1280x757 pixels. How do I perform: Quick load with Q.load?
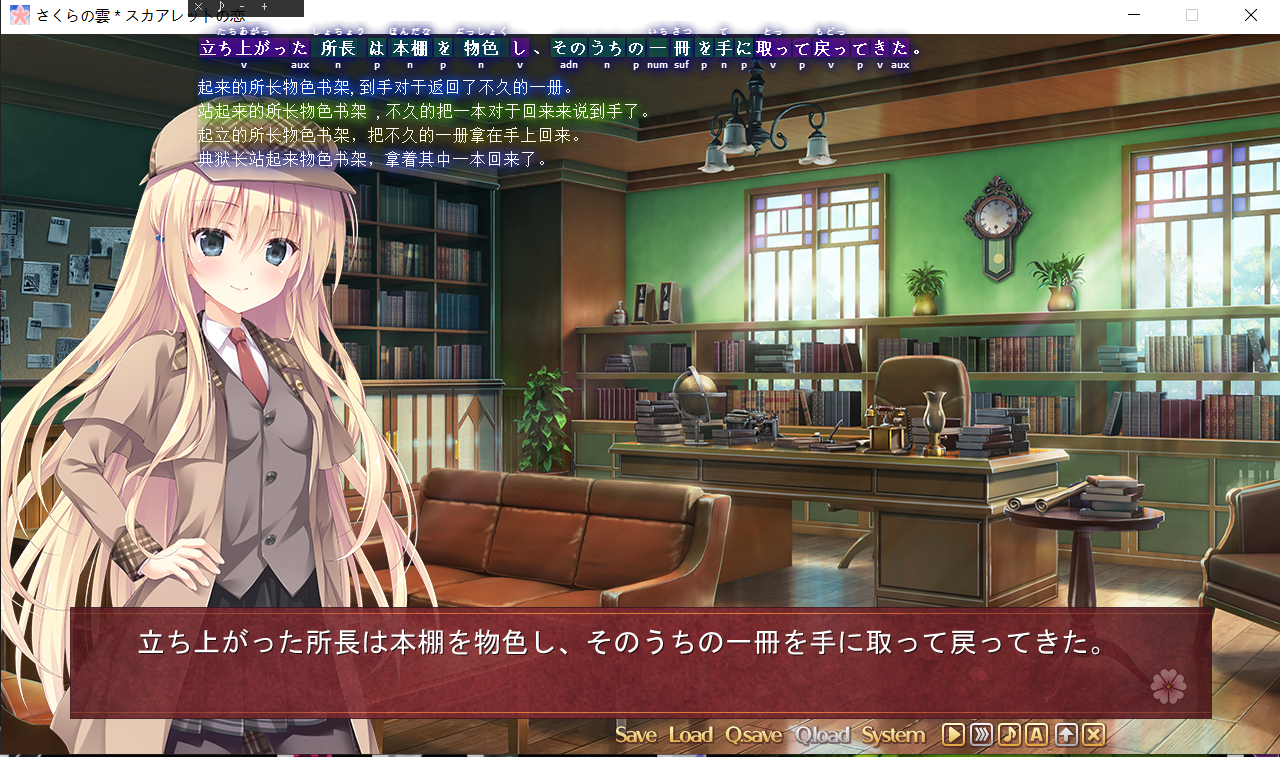click(x=822, y=735)
